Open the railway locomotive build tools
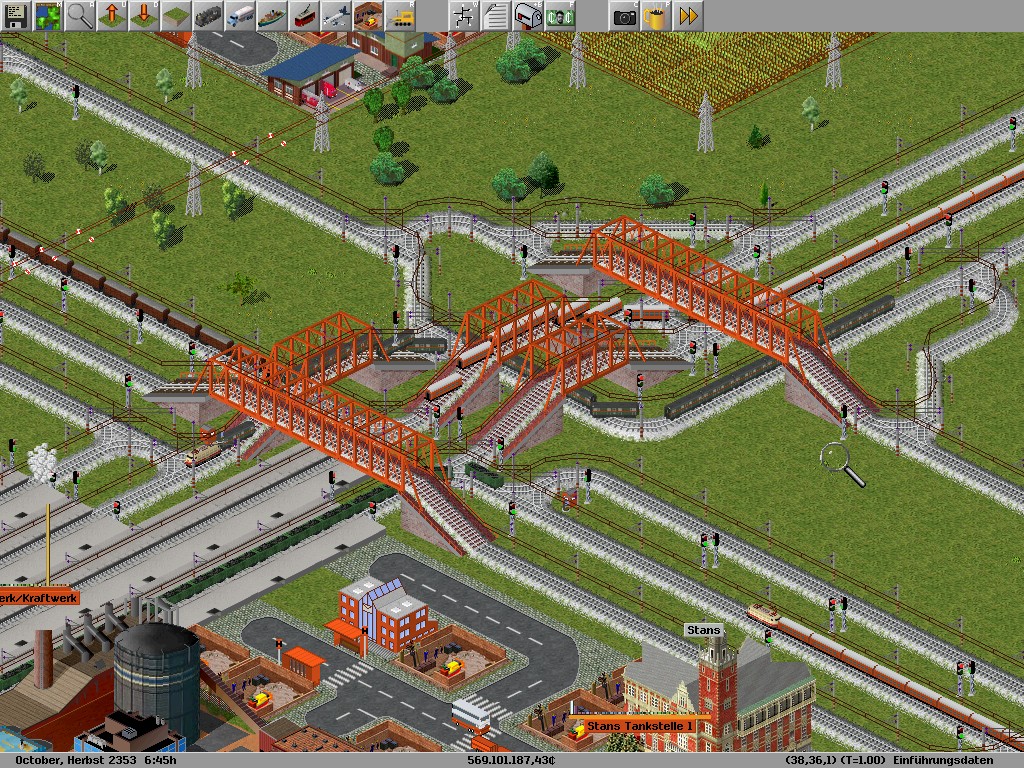The height and width of the screenshot is (768, 1024). [x=208, y=15]
